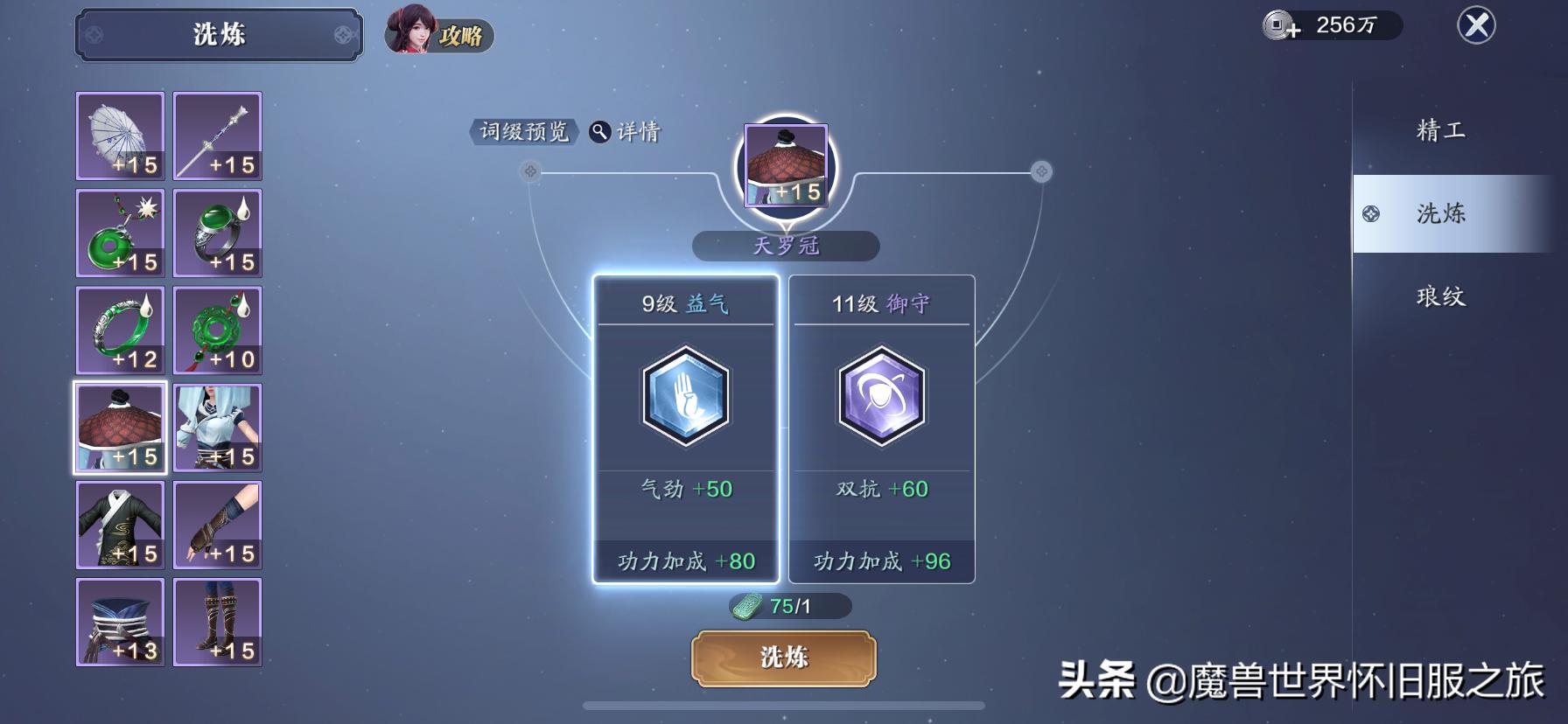Screen dimensions: 1568x724
Task: Open the boots equipment slot
Action: click(218, 622)
